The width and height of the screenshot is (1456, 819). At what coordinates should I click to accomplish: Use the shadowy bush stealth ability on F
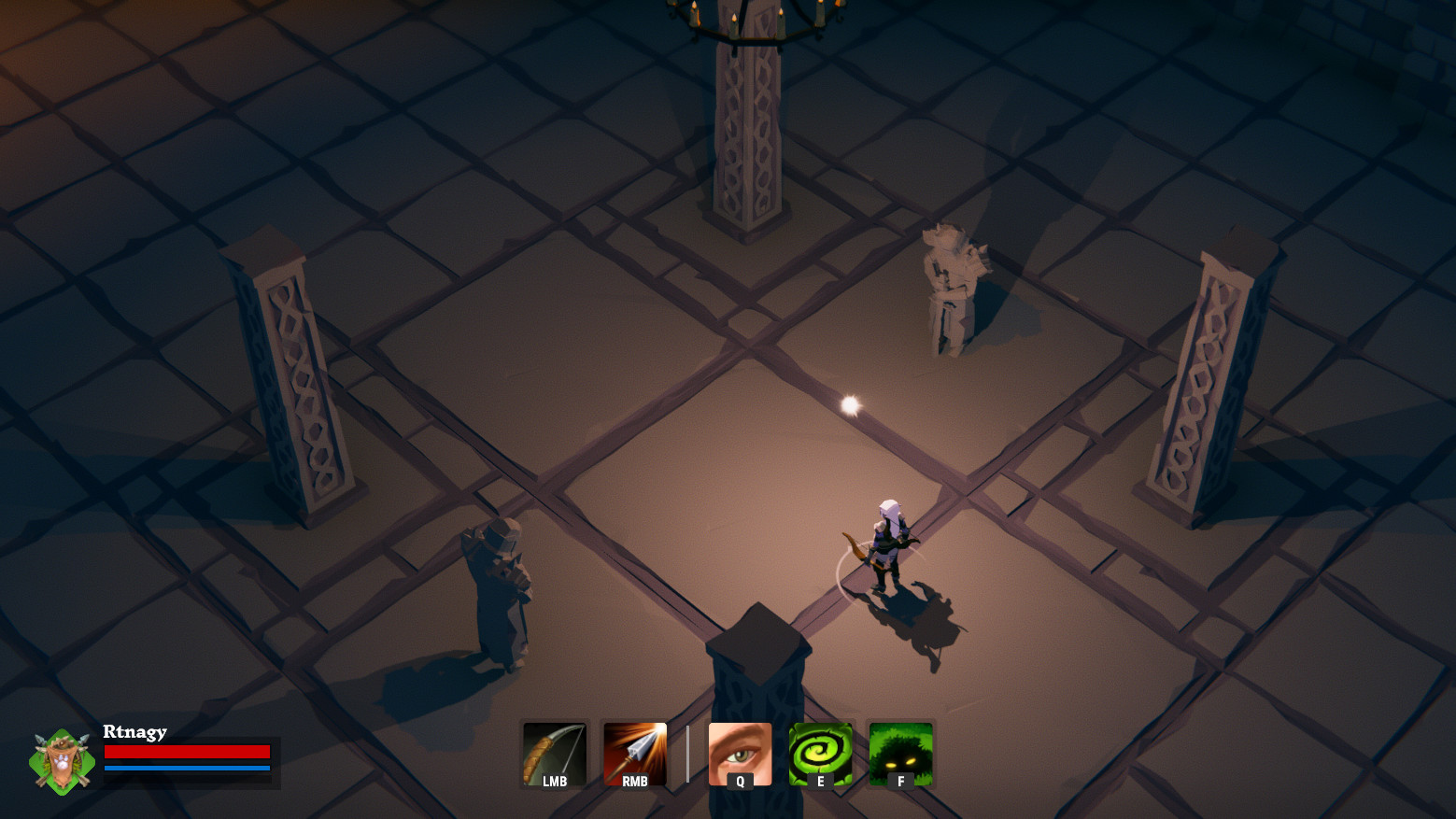point(900,755)
